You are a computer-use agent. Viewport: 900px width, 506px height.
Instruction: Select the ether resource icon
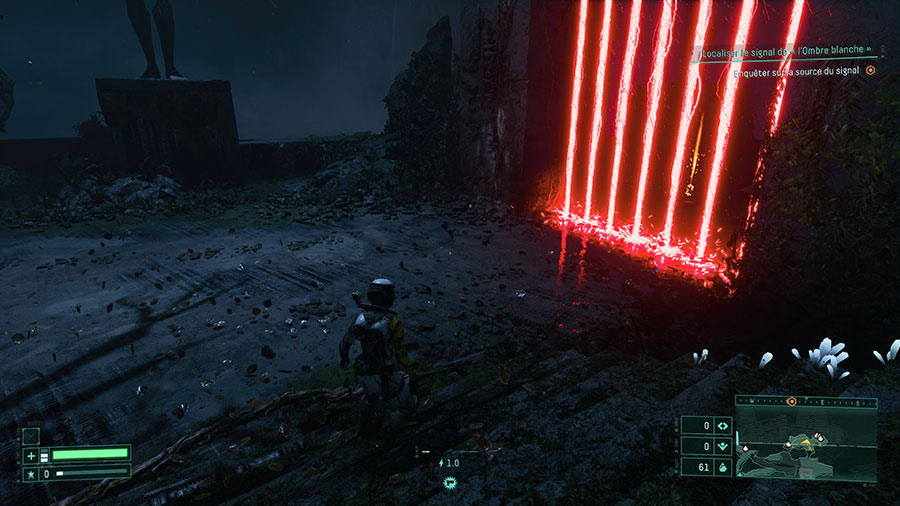(722, 446)
